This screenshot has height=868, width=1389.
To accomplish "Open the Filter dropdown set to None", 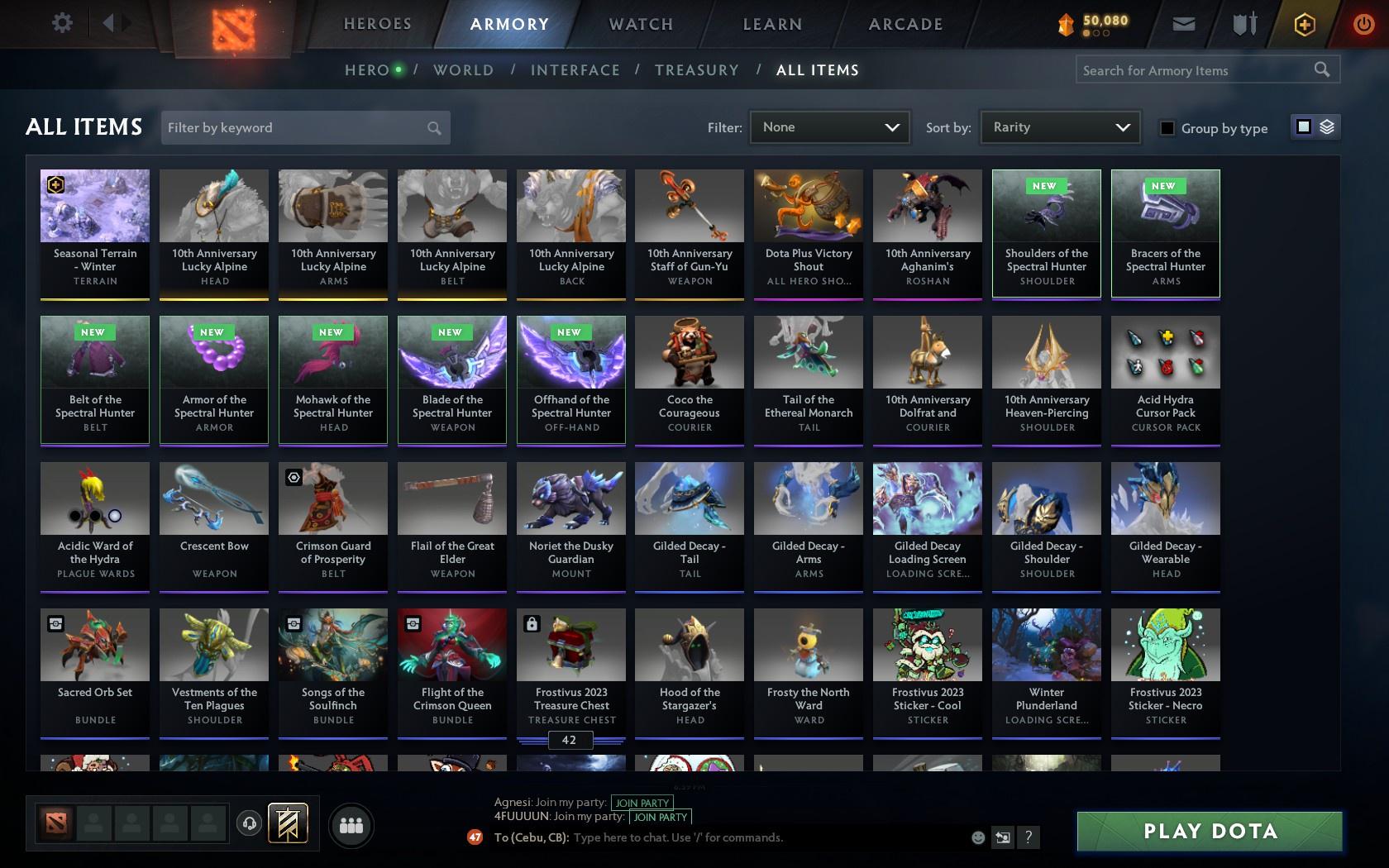I will click(x=828, y=127).
